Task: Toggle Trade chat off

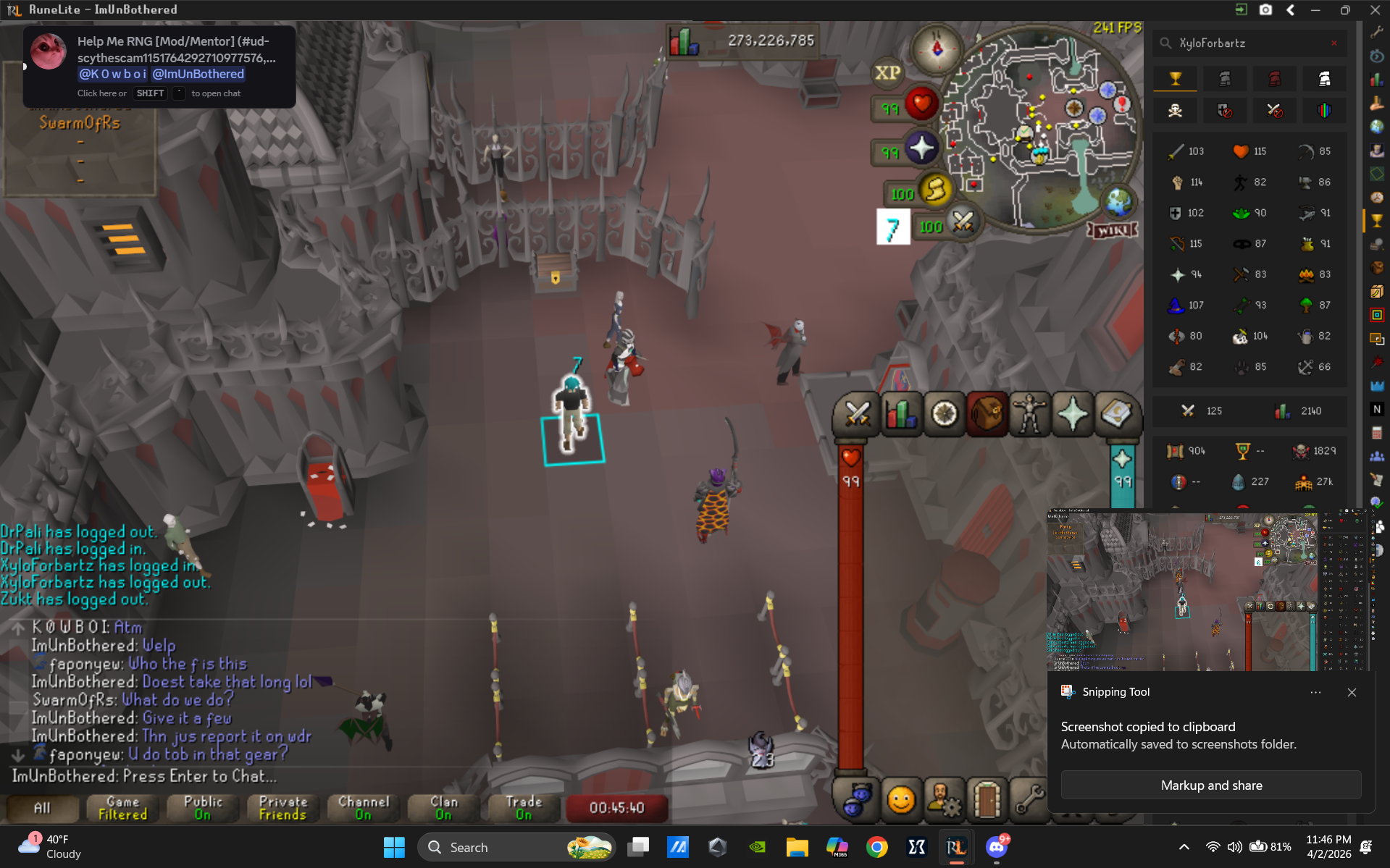Action: (x=523, y=809)
